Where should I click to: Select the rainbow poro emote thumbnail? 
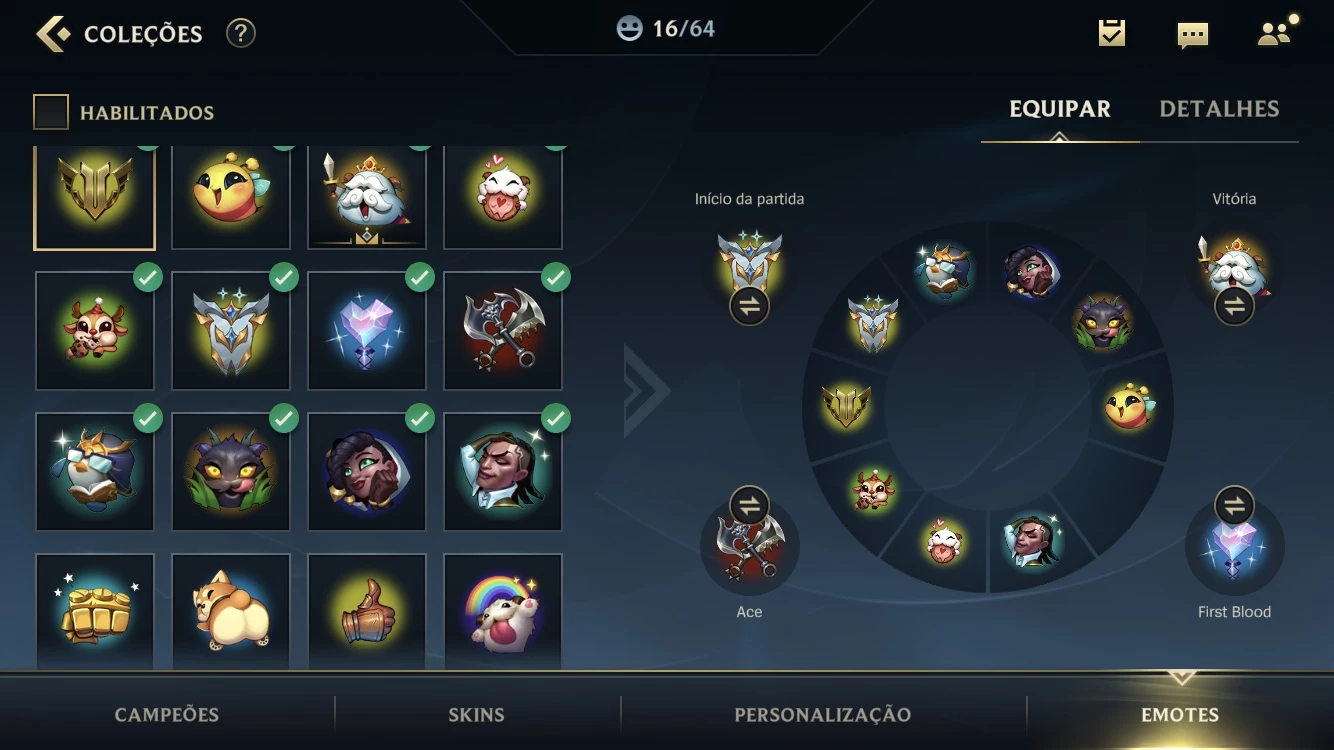[503, 614]
